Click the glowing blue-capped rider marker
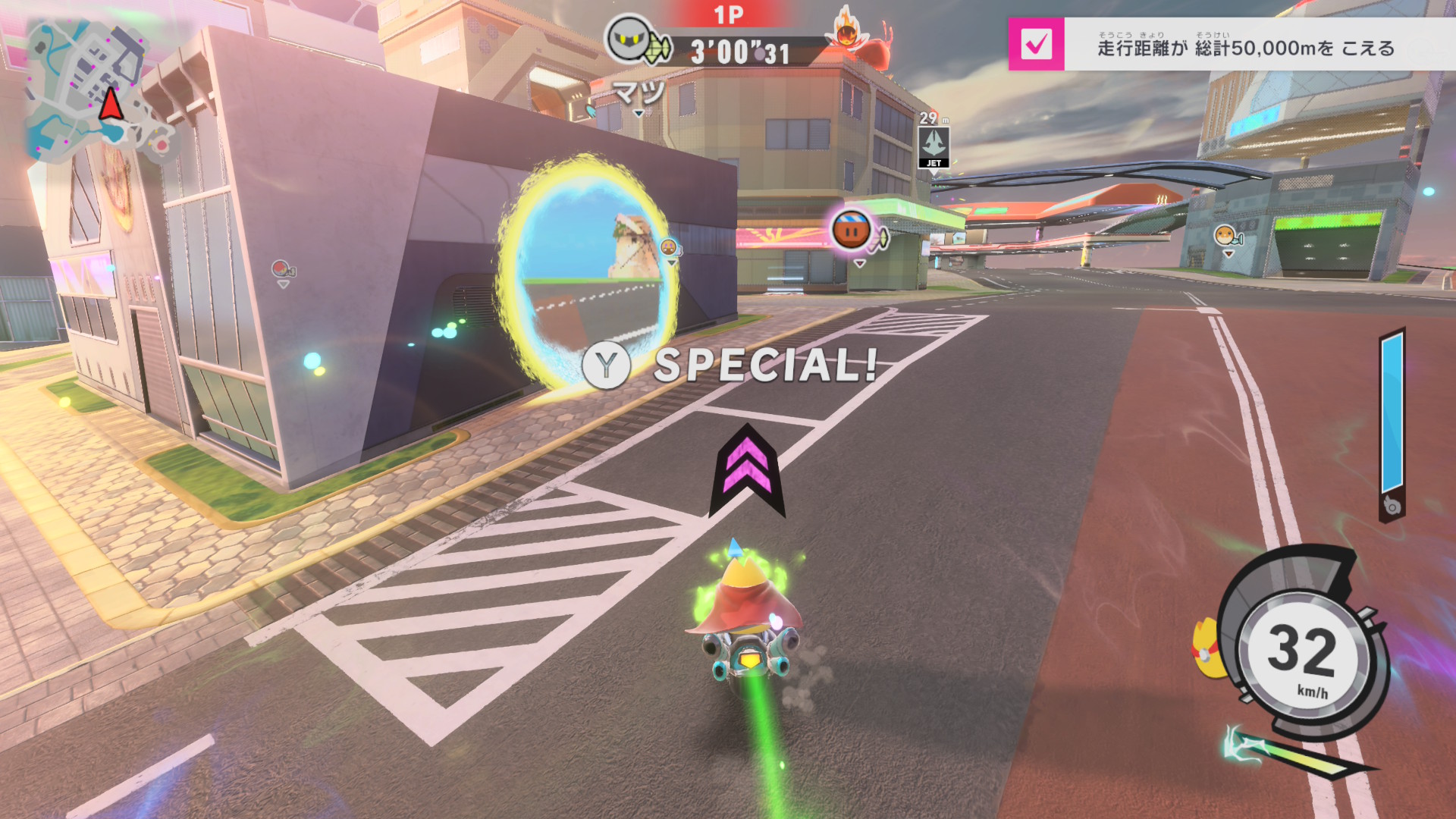This screenshot has height=819, width=1456. click(852, 228)
